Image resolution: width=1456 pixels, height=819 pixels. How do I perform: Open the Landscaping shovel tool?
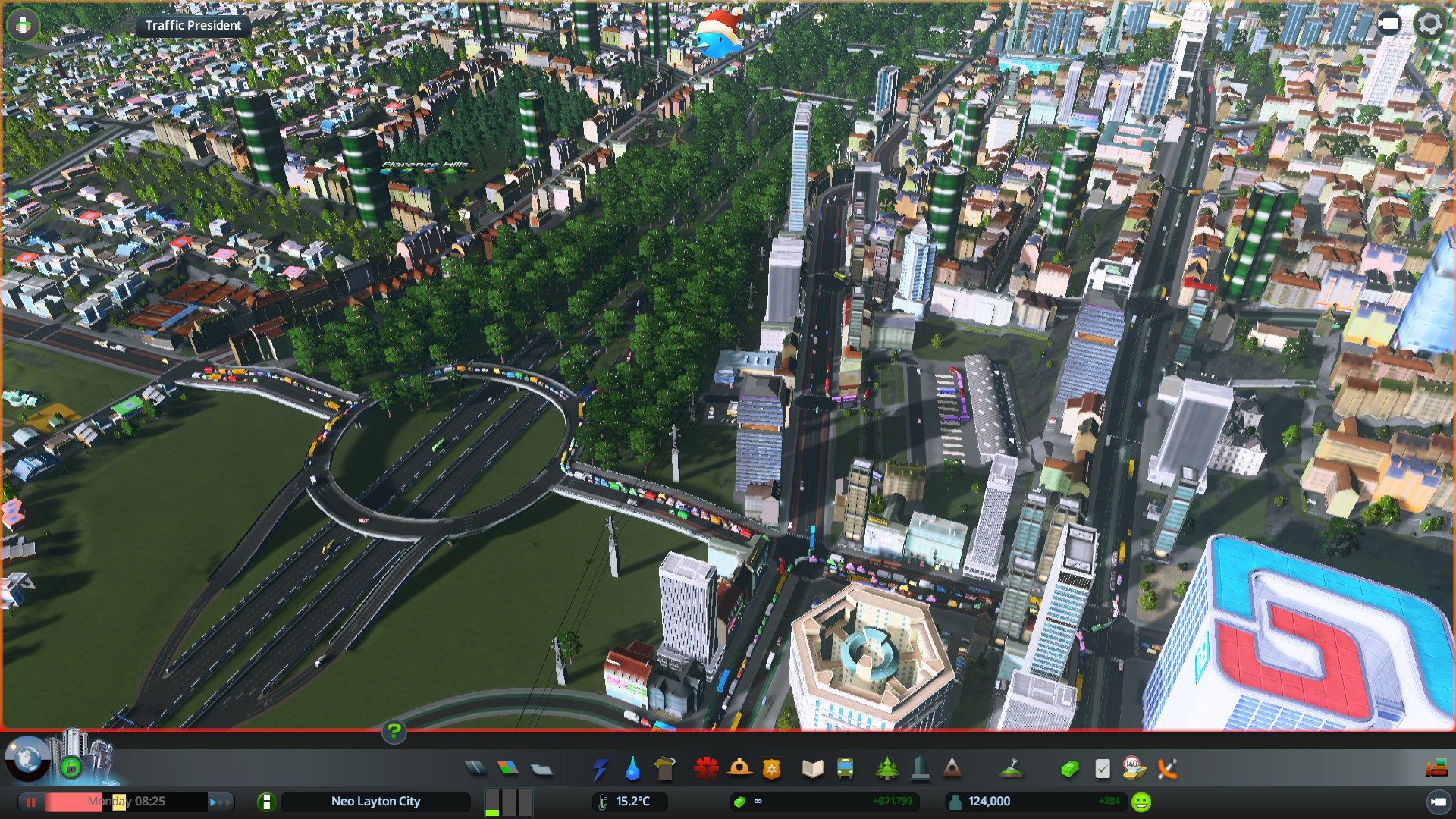(x=1011, y=769)
